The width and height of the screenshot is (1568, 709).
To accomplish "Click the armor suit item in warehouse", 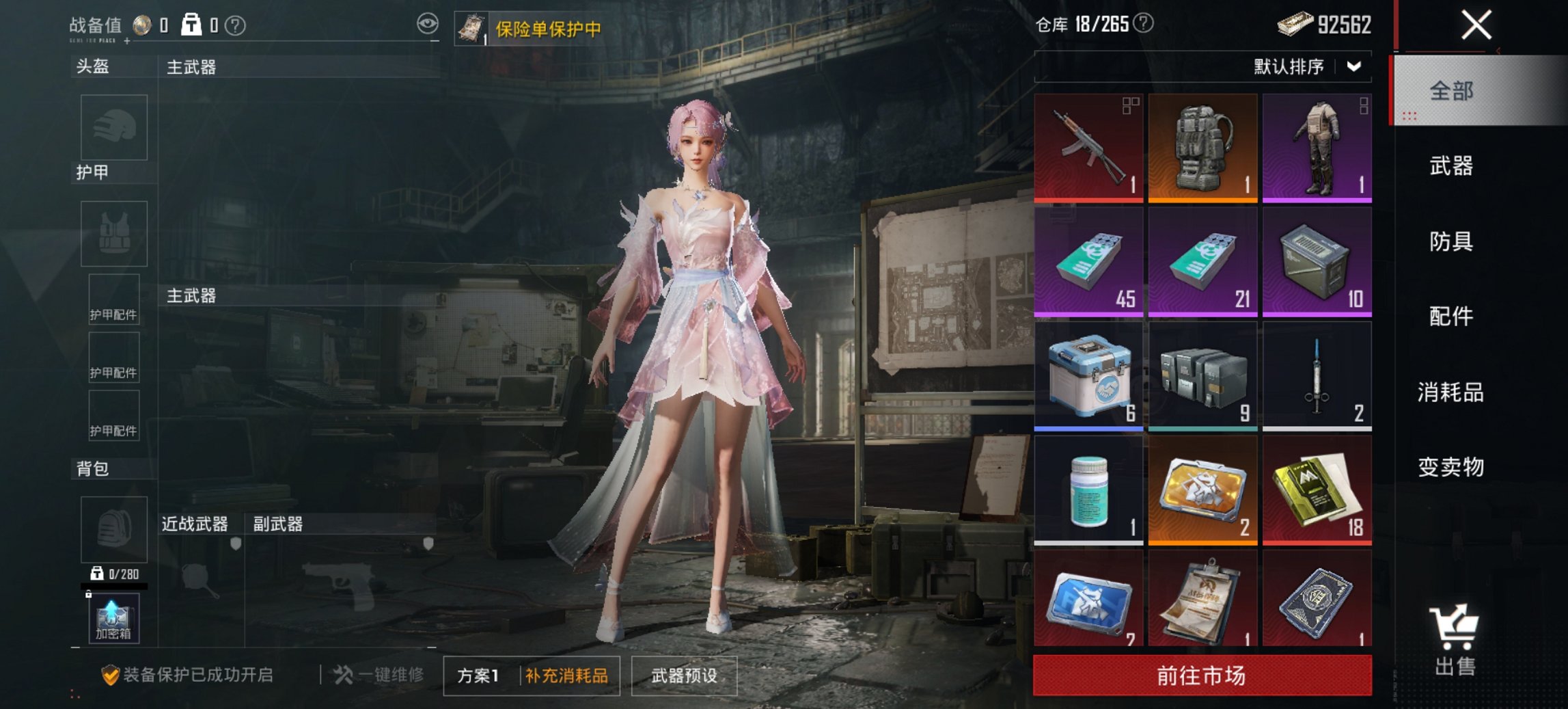I will point(1317,146).
